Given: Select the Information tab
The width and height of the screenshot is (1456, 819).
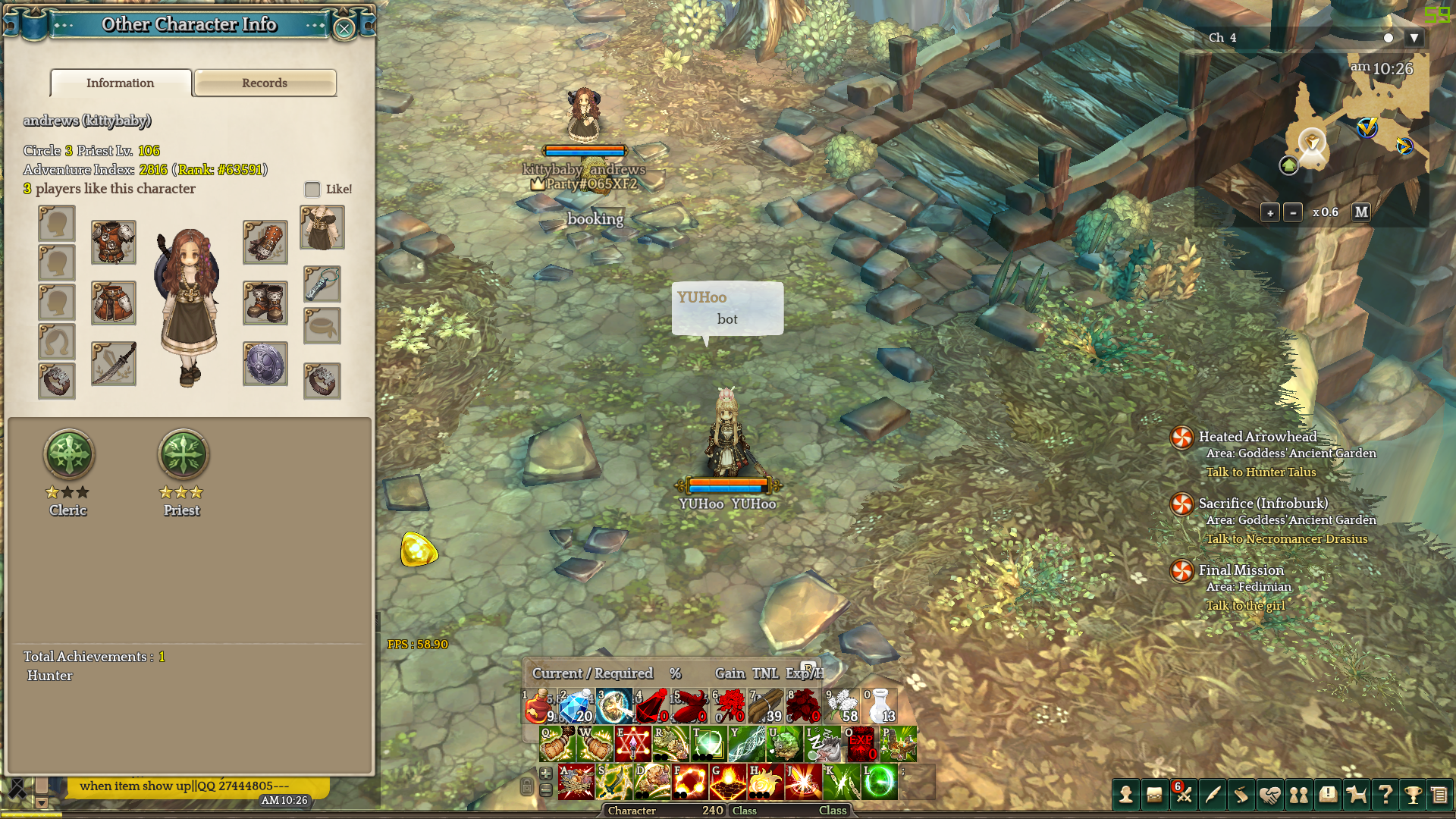Looking at the screenshot, I should click(121, 83).
